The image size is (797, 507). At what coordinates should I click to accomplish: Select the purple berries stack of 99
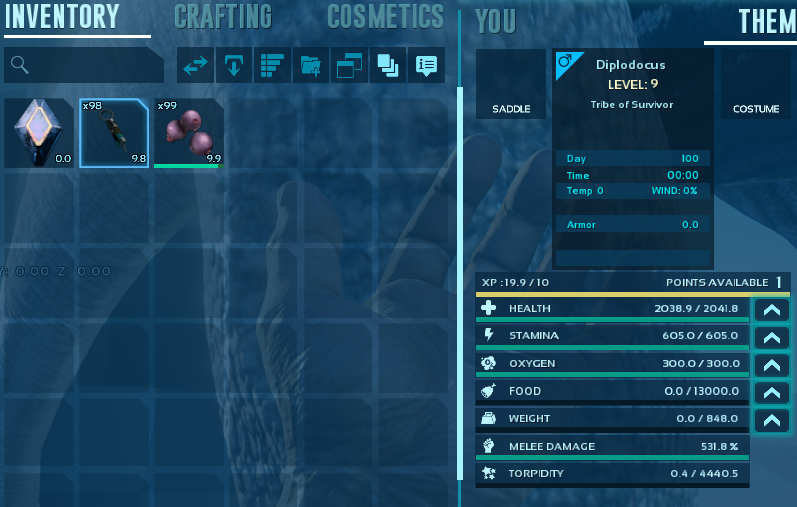(189, 132)
